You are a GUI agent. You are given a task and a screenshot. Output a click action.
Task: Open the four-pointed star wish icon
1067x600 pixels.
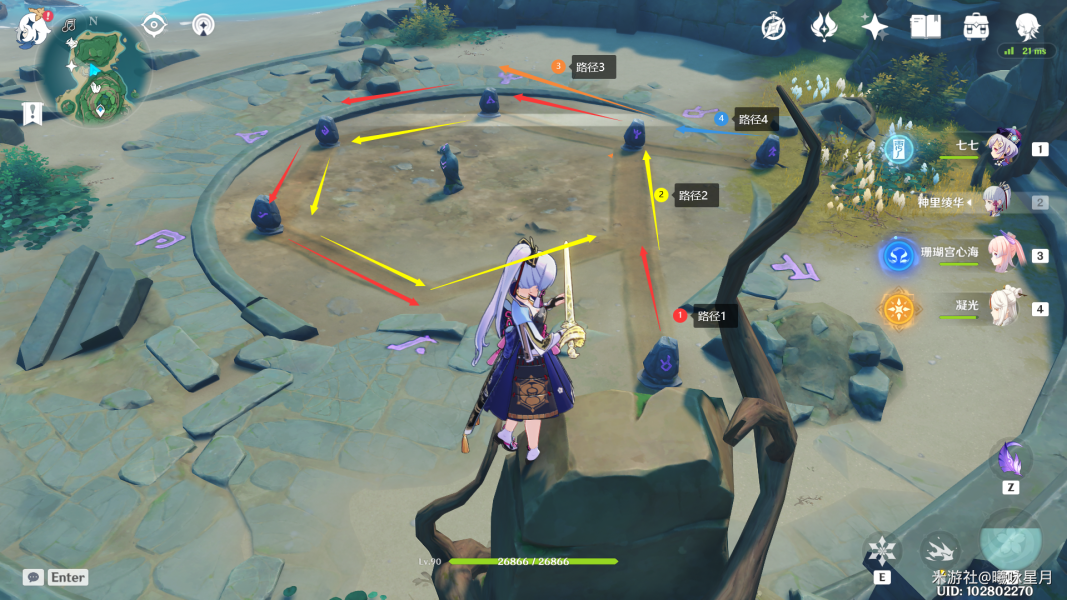875,27
